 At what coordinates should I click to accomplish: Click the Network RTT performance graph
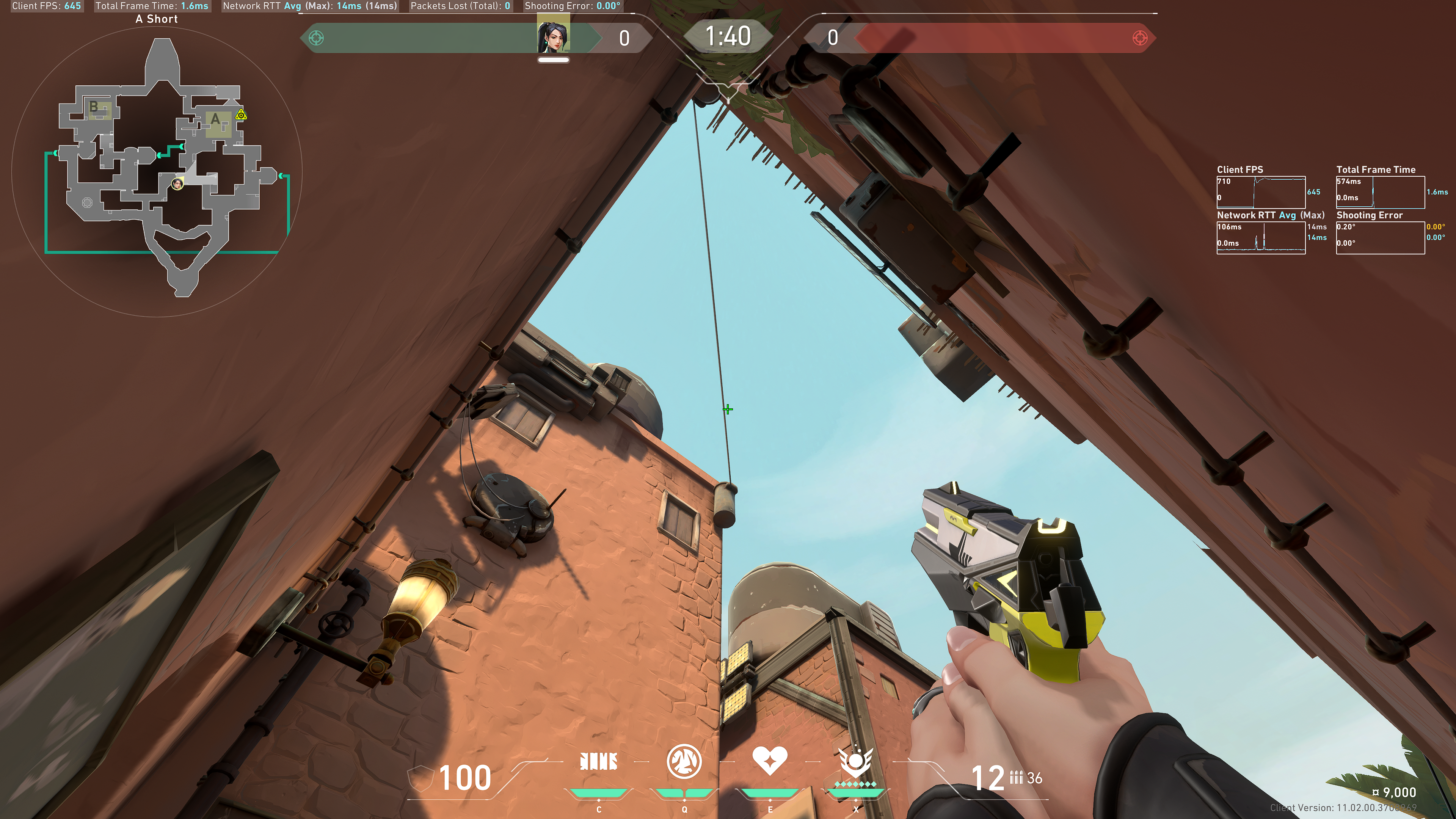pos(1260,237)
